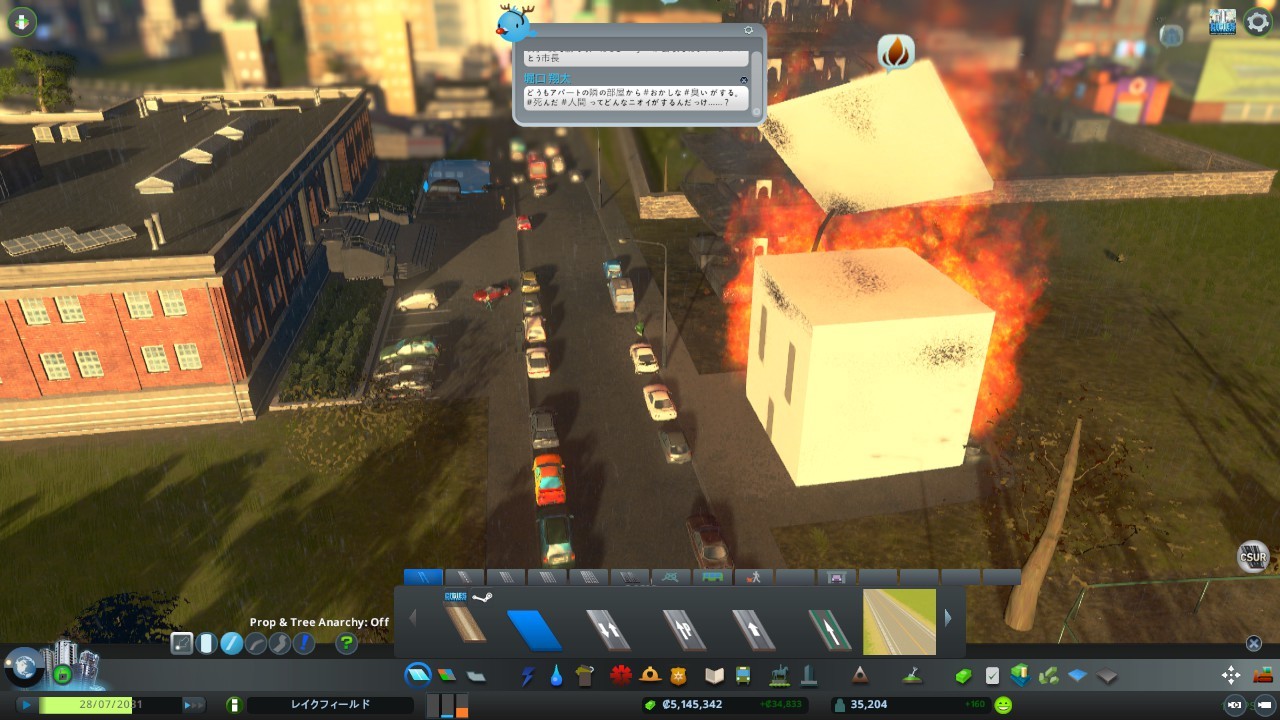Click the fire notification bubble over the building

coord(896,52)
